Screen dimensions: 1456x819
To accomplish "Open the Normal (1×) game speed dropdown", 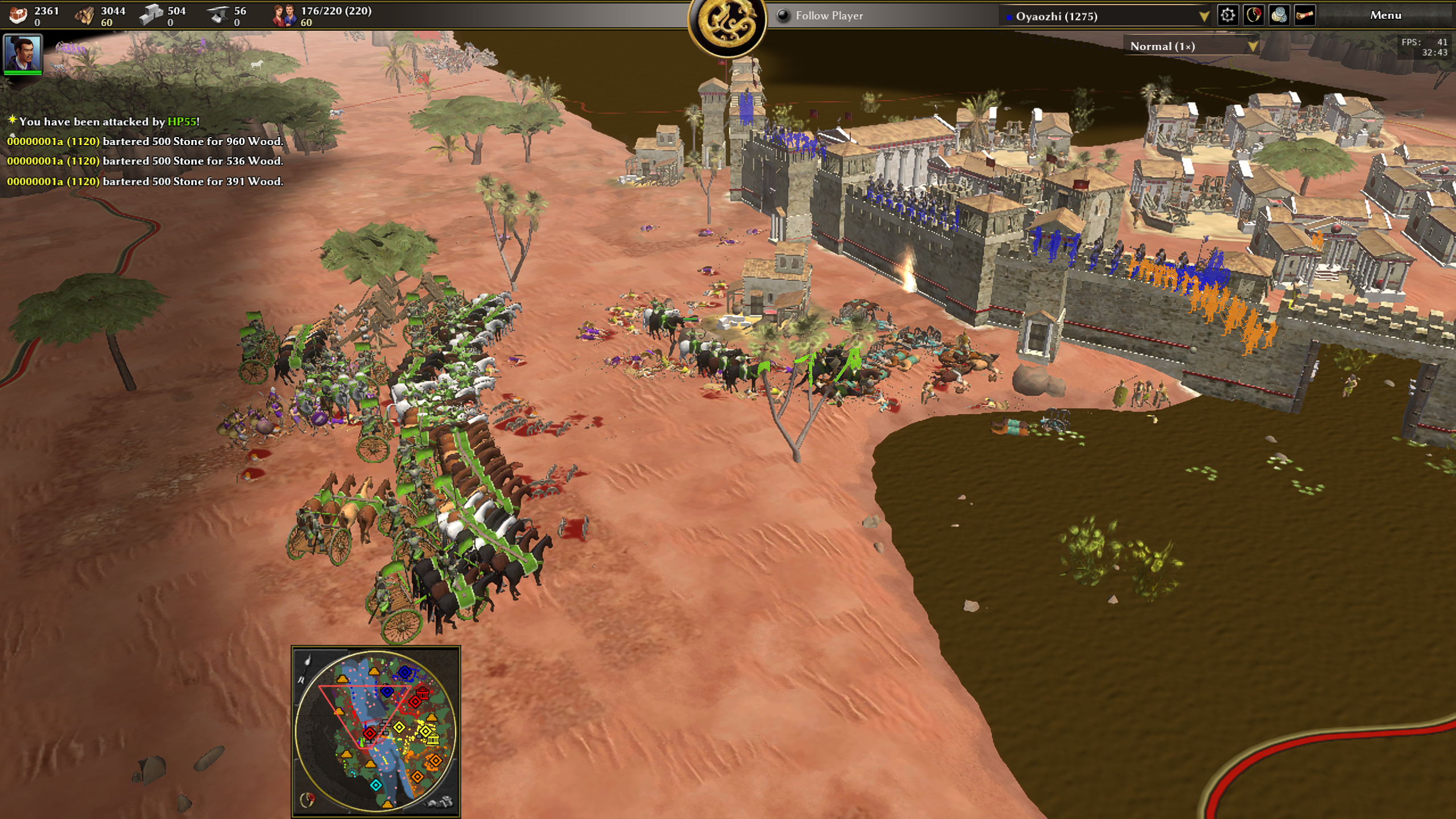I will tap(1252, 47).
